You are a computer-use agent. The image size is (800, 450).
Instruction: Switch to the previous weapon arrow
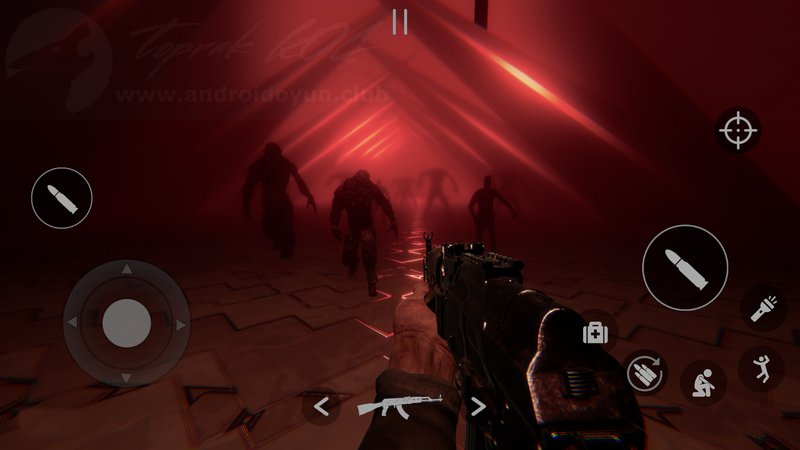point(321,406)
